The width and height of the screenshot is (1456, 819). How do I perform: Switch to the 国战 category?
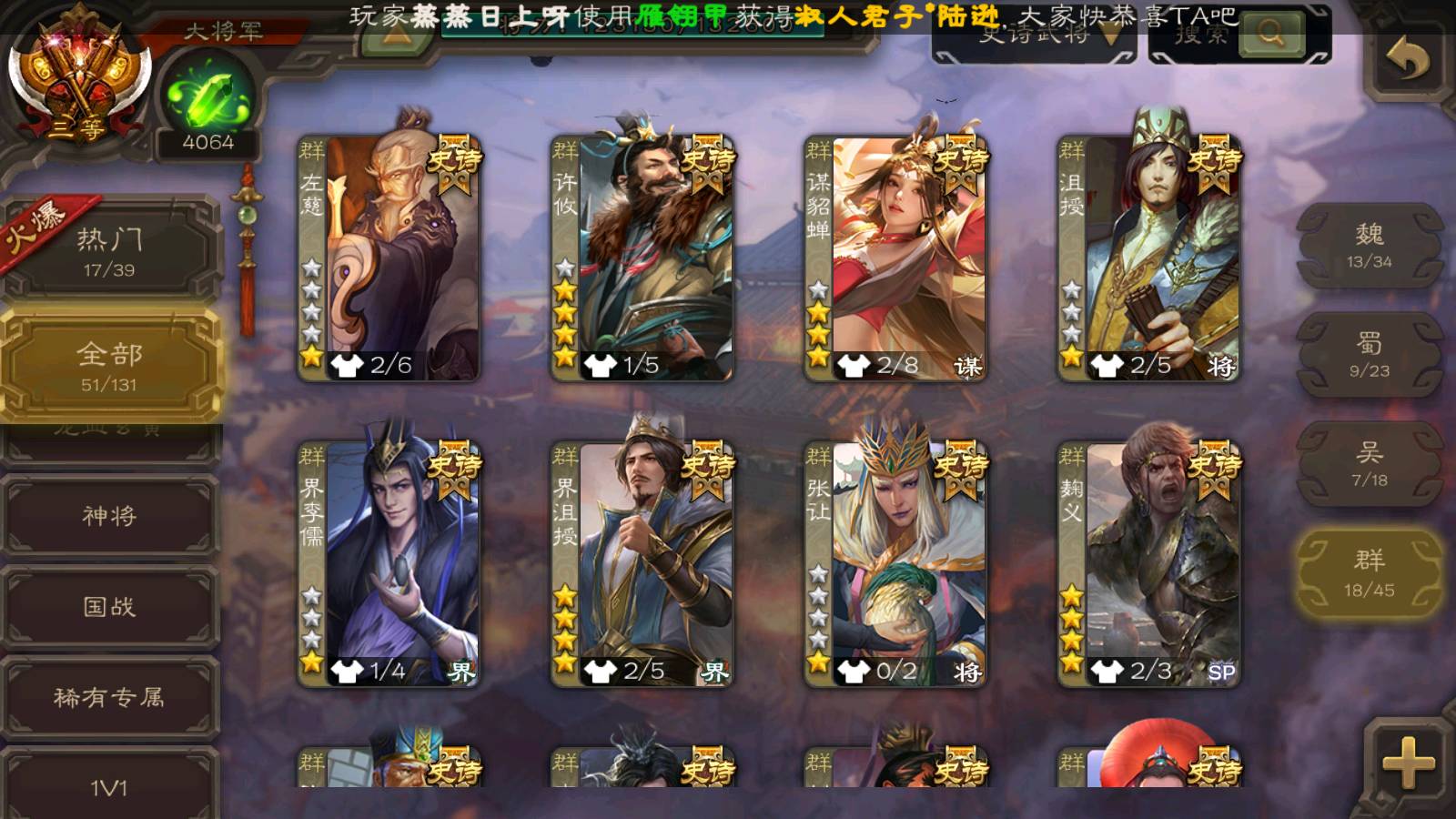109,606
